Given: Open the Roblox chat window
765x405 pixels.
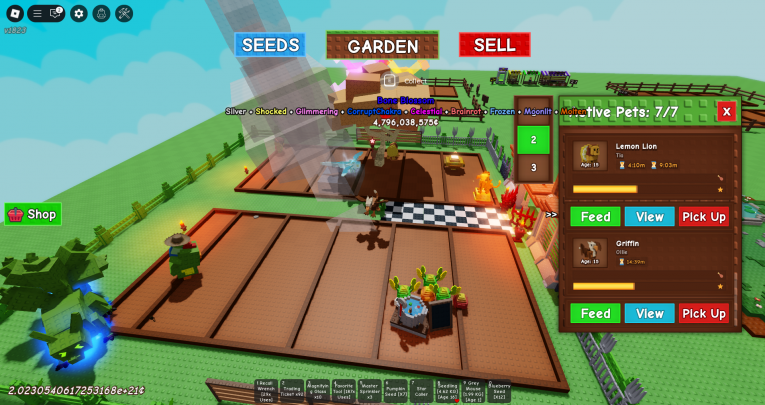Looking at the screenshot, I should tap(57, 13).
